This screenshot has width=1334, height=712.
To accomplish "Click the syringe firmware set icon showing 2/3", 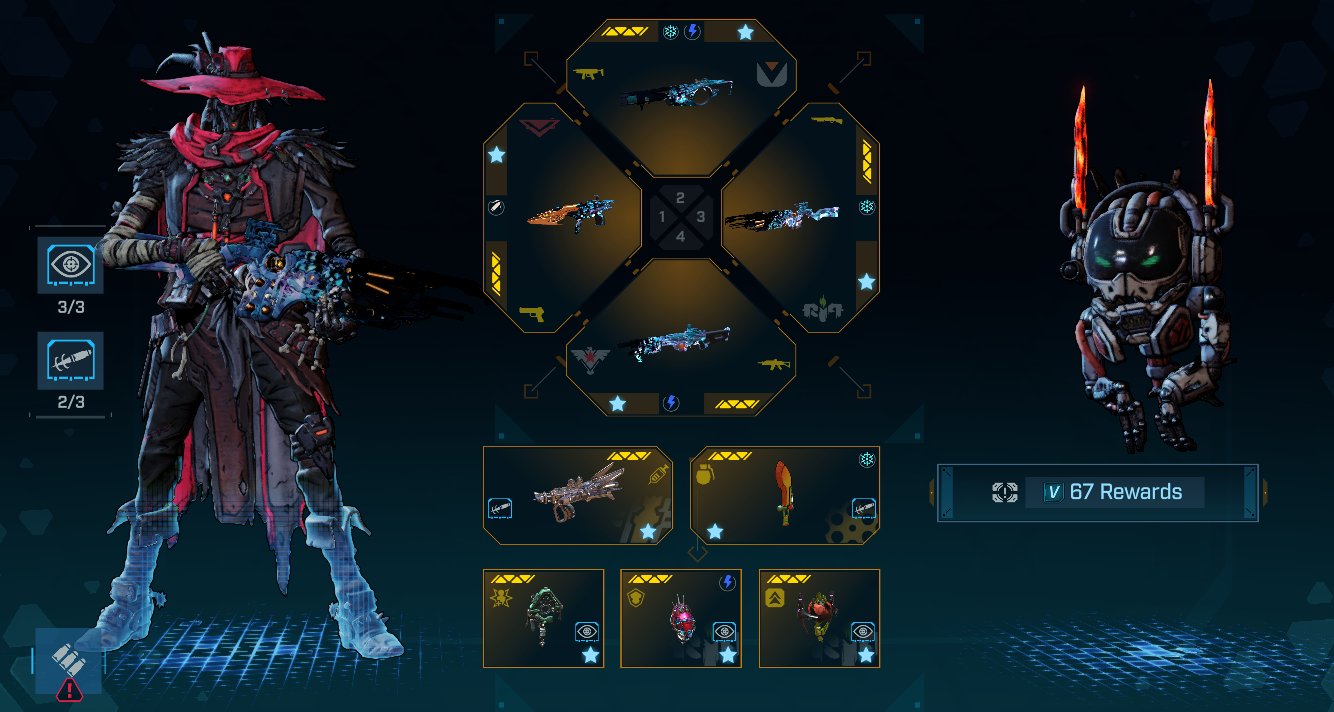I will [x=71, y=361].
